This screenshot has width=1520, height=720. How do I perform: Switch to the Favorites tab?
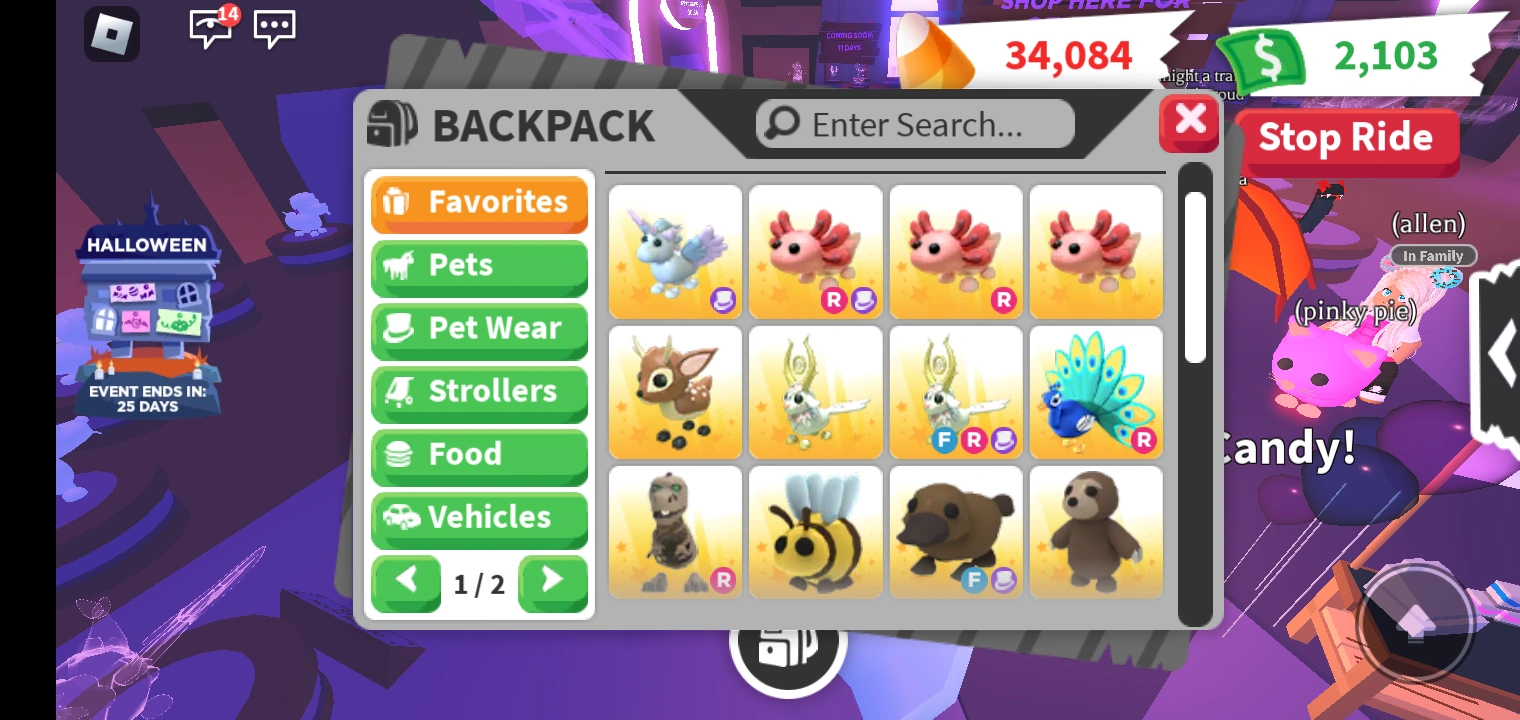pos(478,202)
